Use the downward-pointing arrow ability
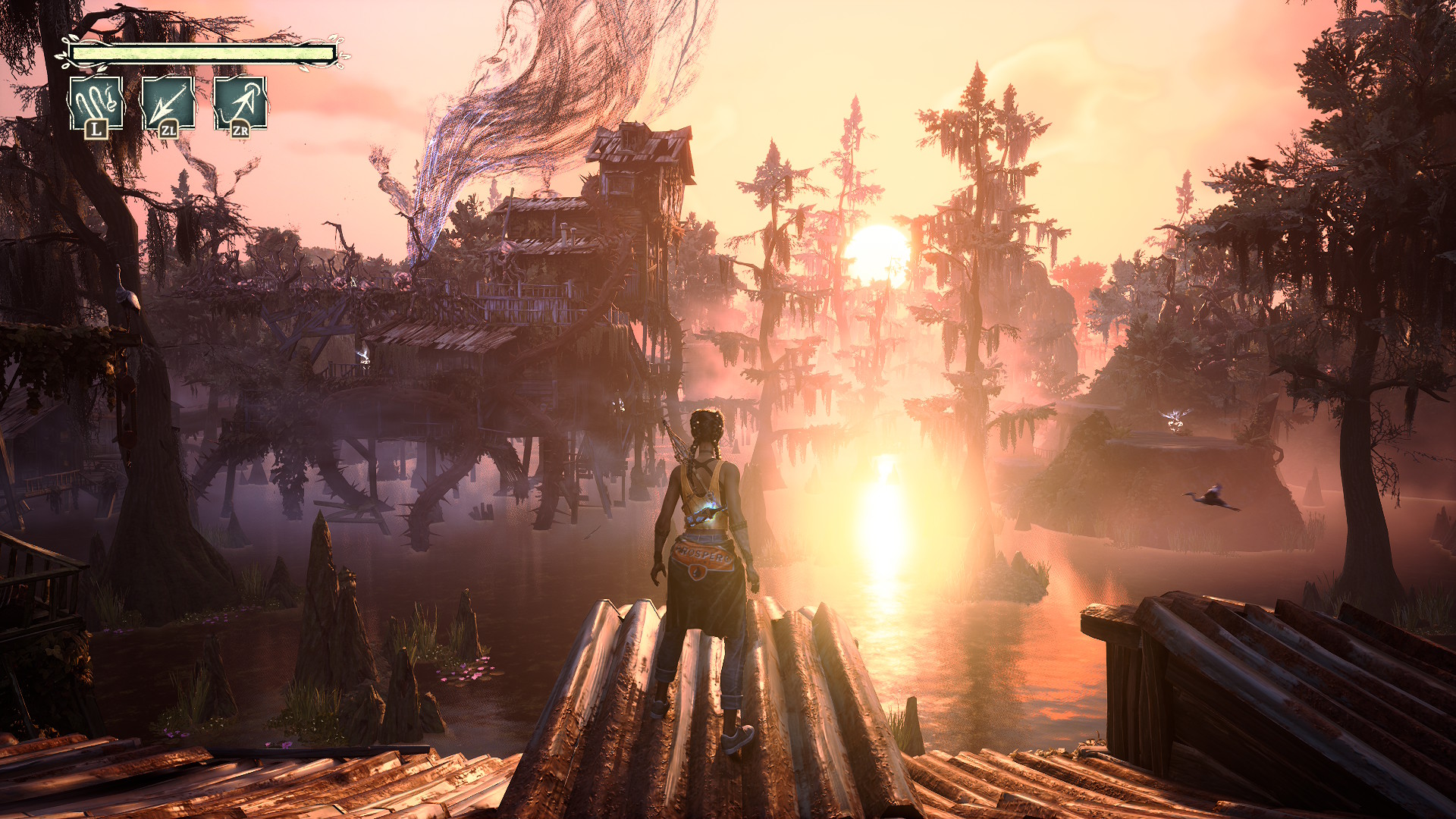 (x=168, y=104)
